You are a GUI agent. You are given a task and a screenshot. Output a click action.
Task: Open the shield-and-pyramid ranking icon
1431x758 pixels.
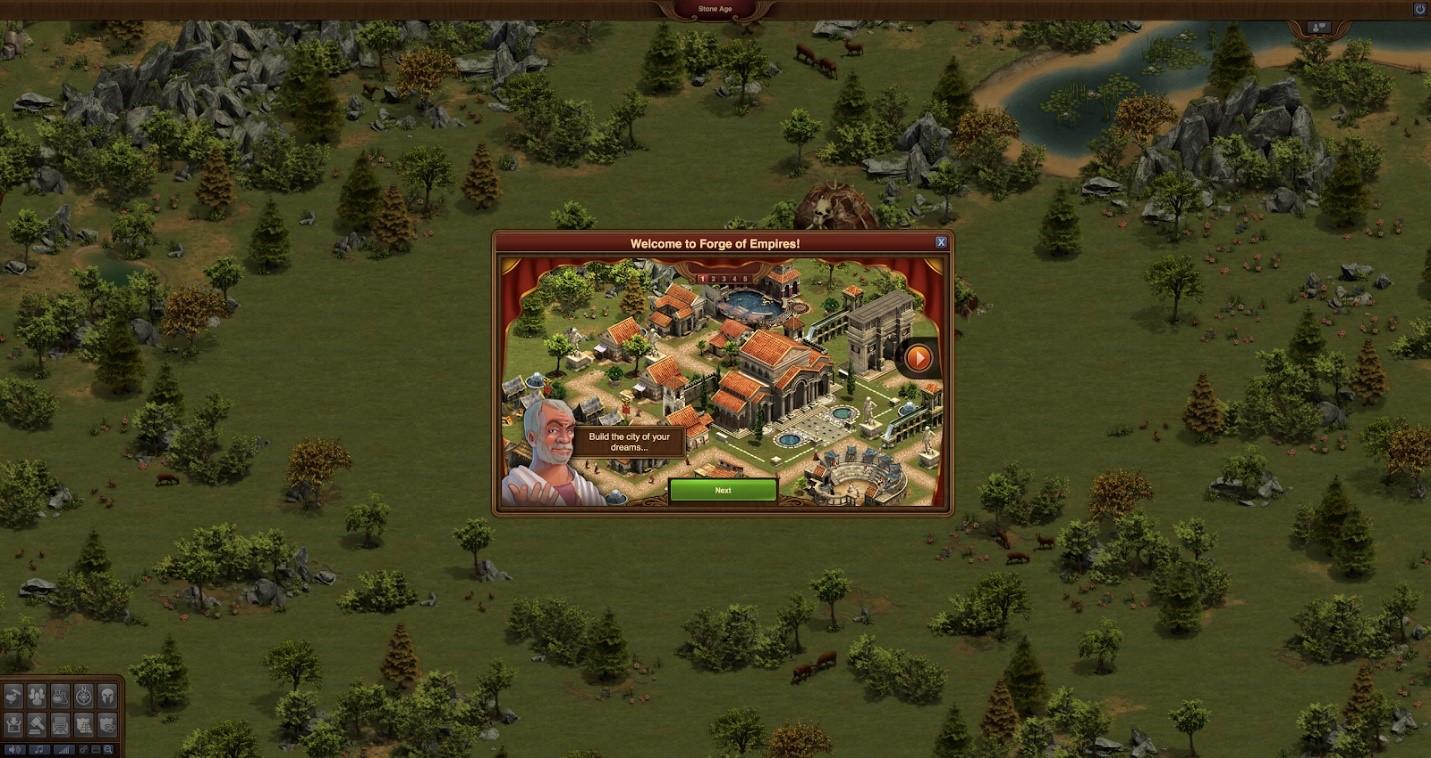pyautogui.click(x=84, y=724)
